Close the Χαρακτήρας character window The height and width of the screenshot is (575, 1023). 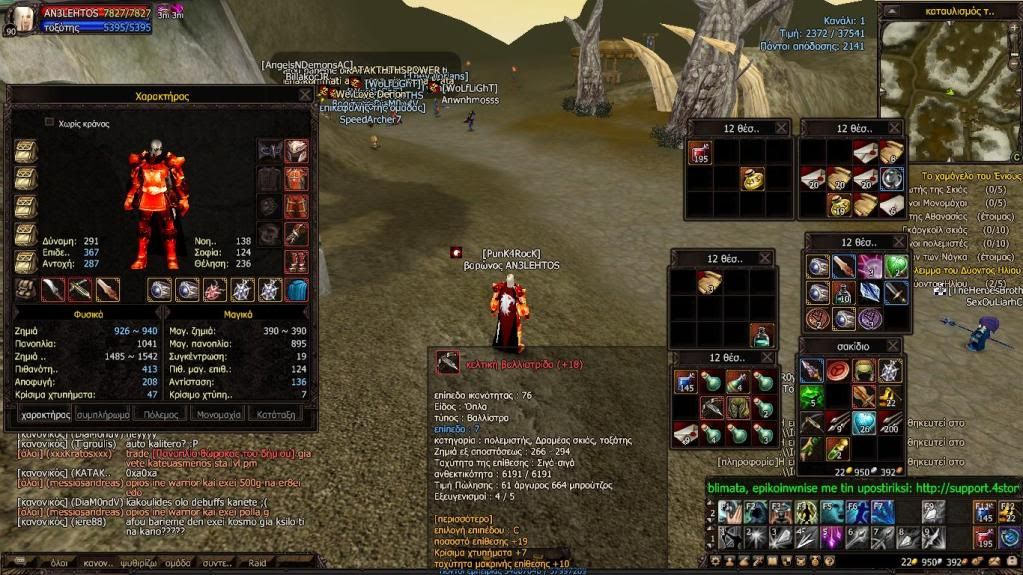(305, 95)
